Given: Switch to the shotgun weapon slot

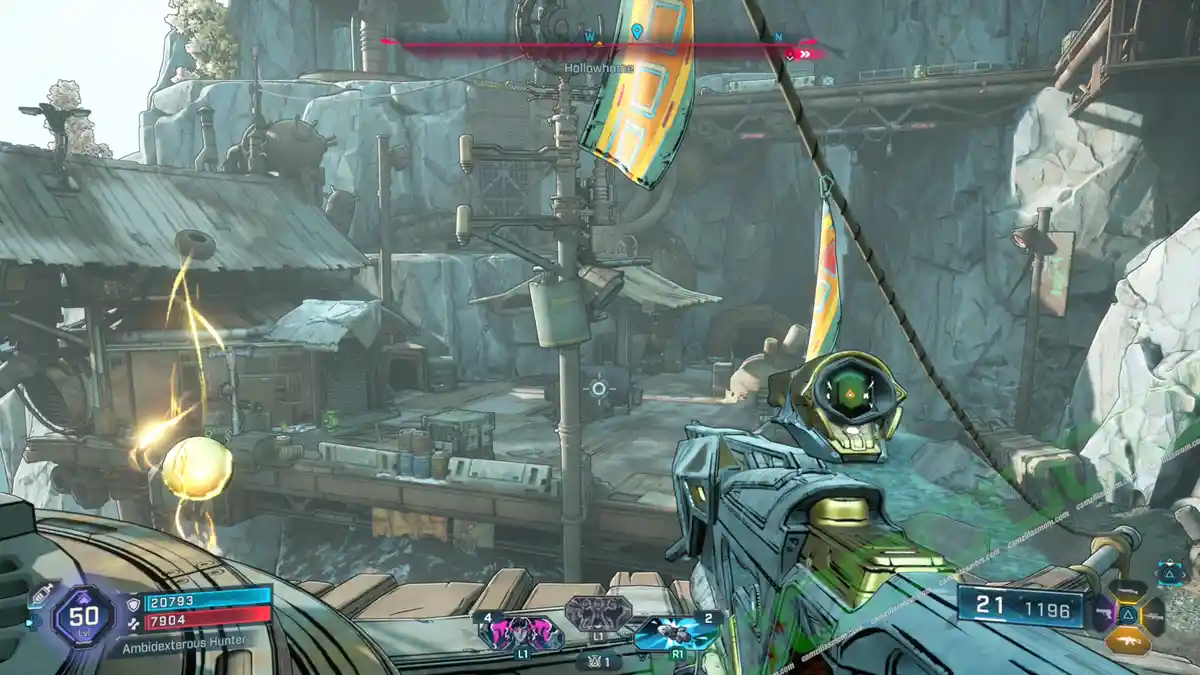Looking at the screenshot, I should click(x=1127, y=590).
